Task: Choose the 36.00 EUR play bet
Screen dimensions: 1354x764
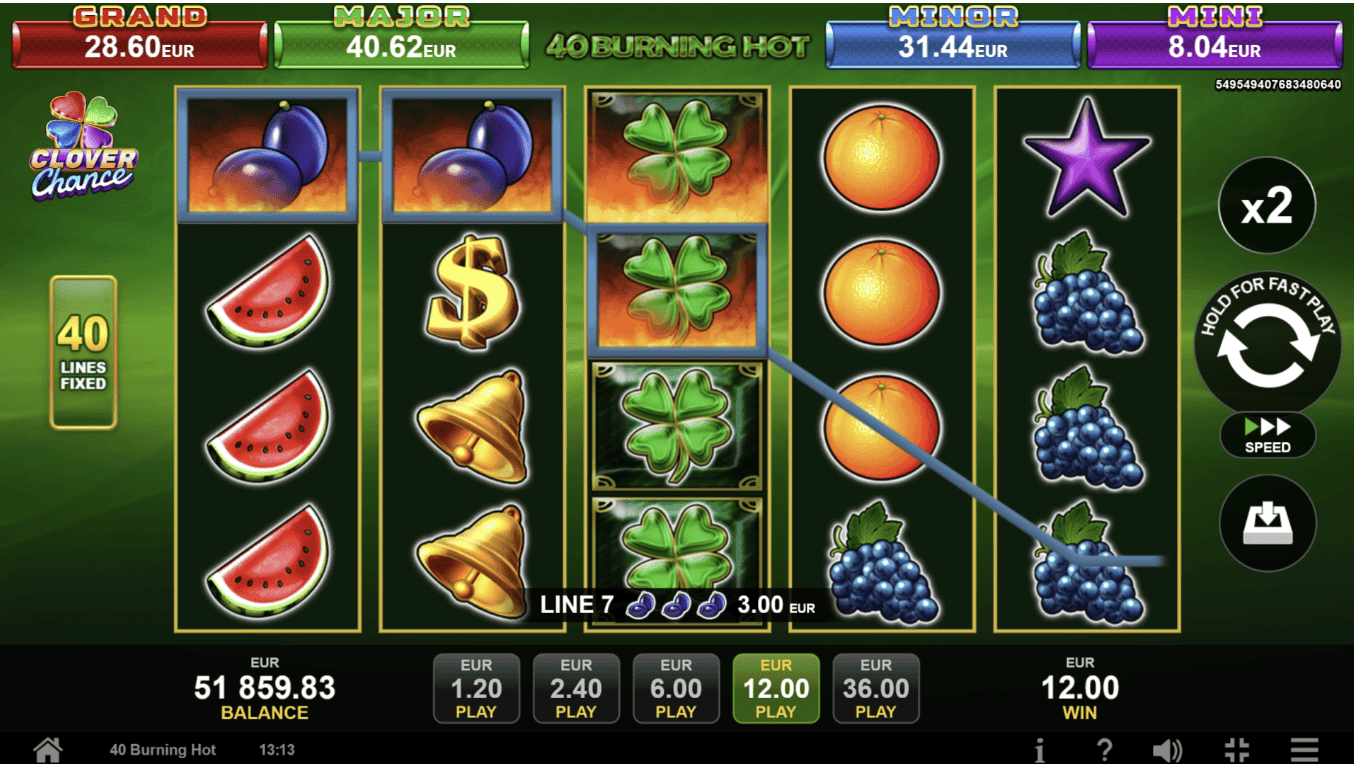Action: (876, 688)
